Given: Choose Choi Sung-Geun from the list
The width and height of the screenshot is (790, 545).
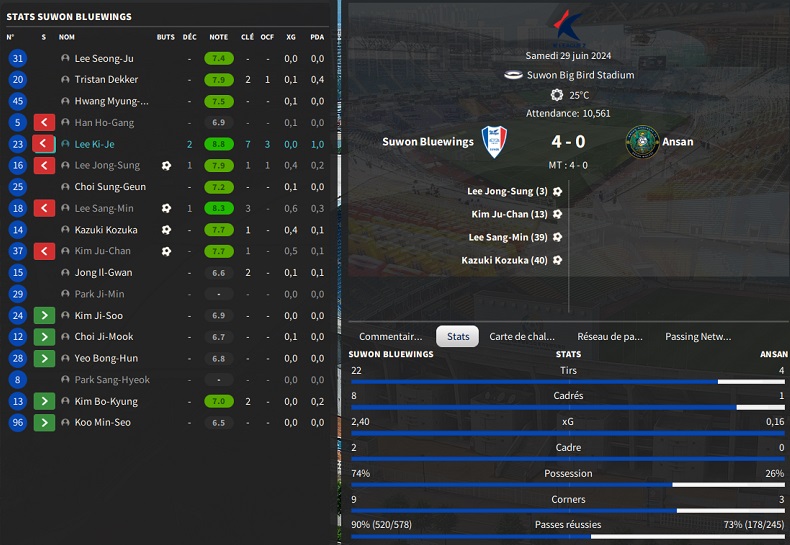Looking at the screenshot, I should 110,187.
